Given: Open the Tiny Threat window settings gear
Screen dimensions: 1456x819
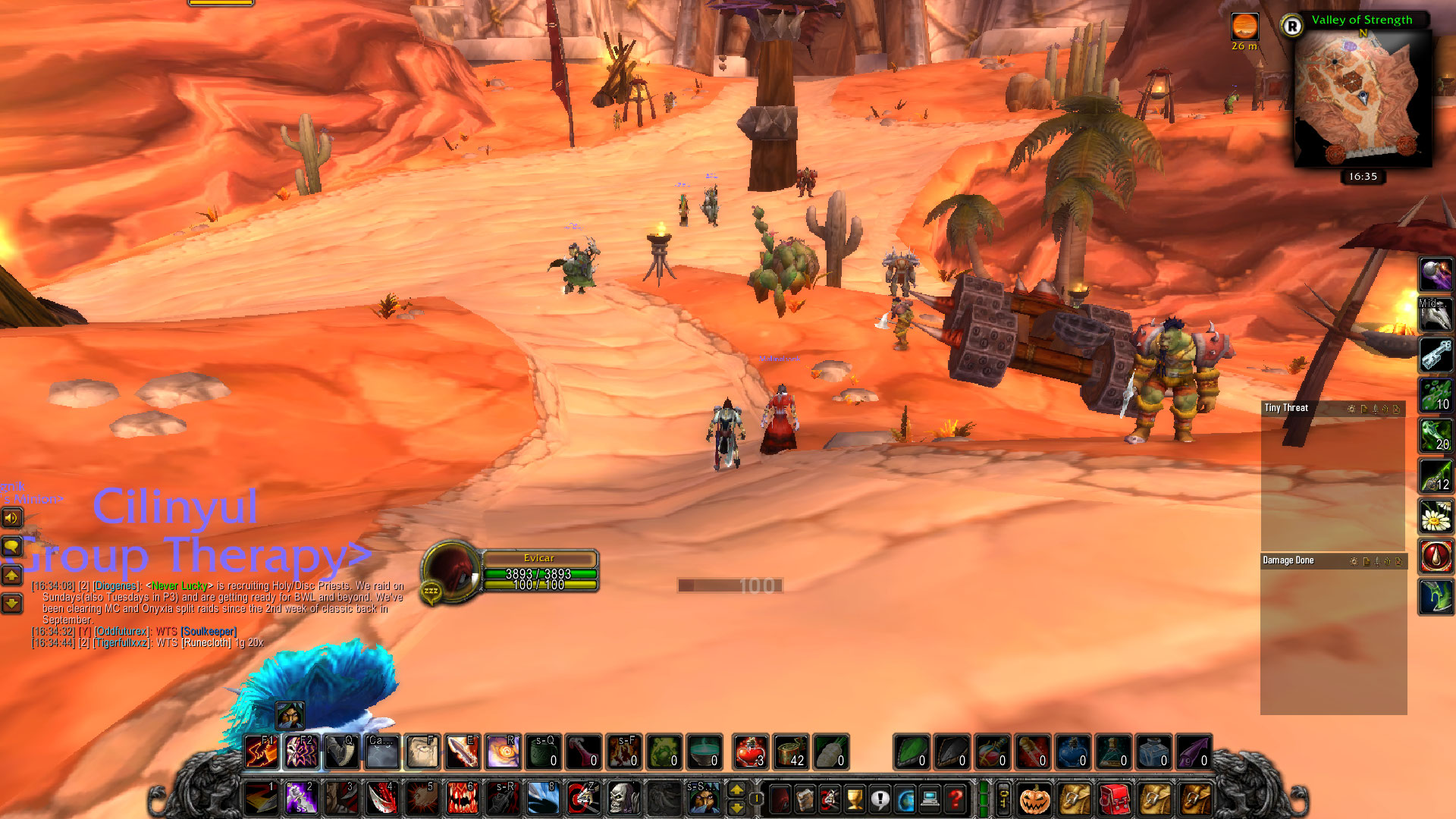Looking at the screenshot, I should tap(1351, 409).
